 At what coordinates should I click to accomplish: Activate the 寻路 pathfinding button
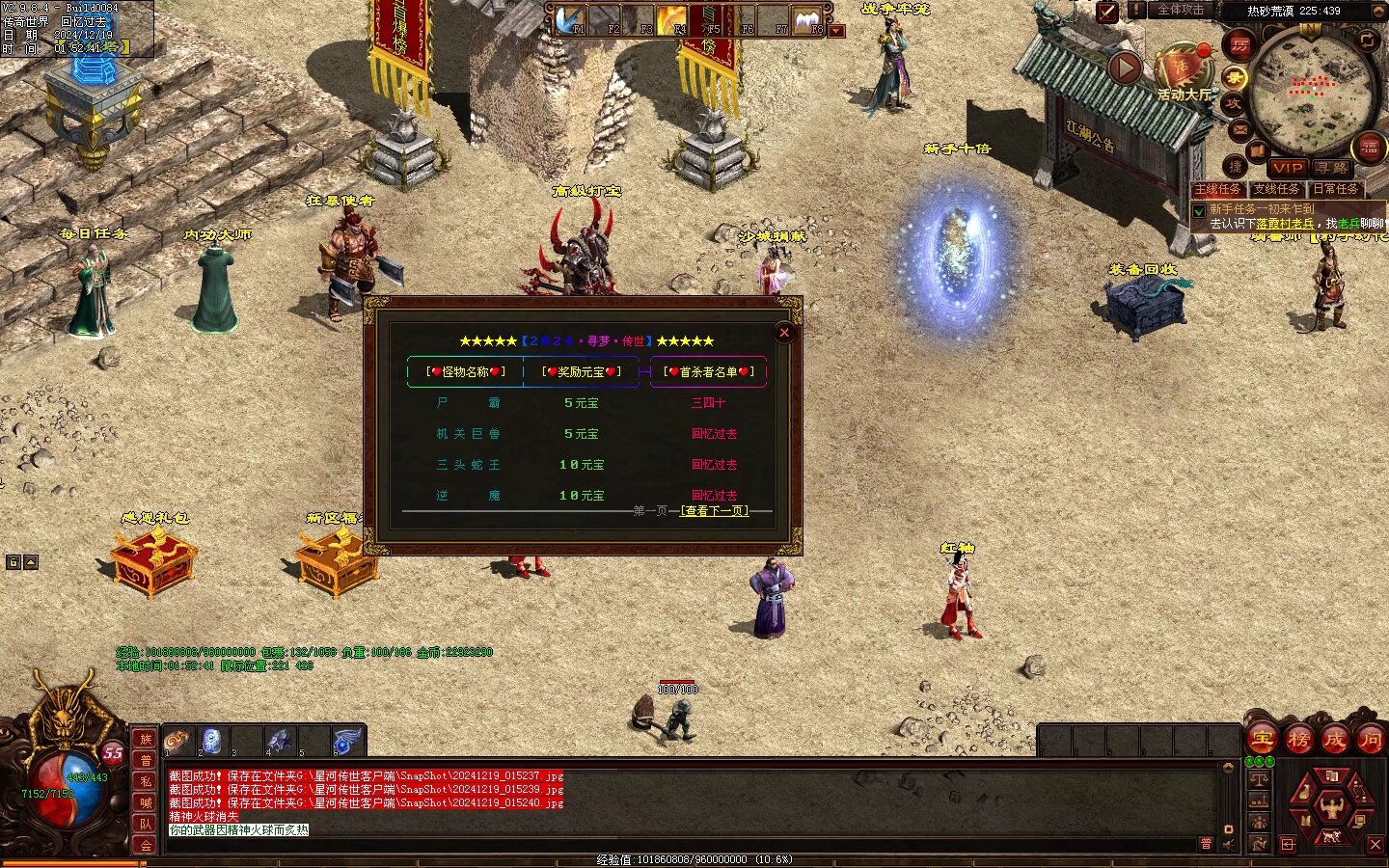(x=1331, y=168)
